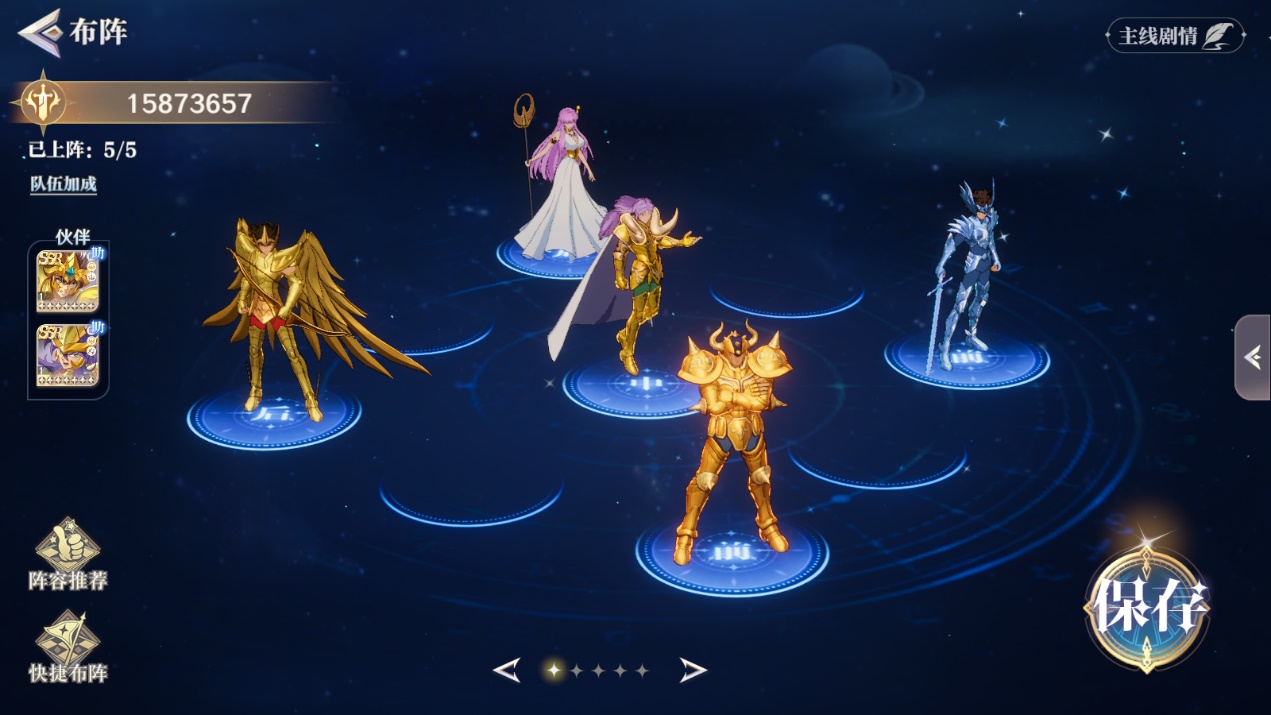The image size is (1271, 715).
Task: Select the horned golden armor unit in front
Action: coord(732,440)
